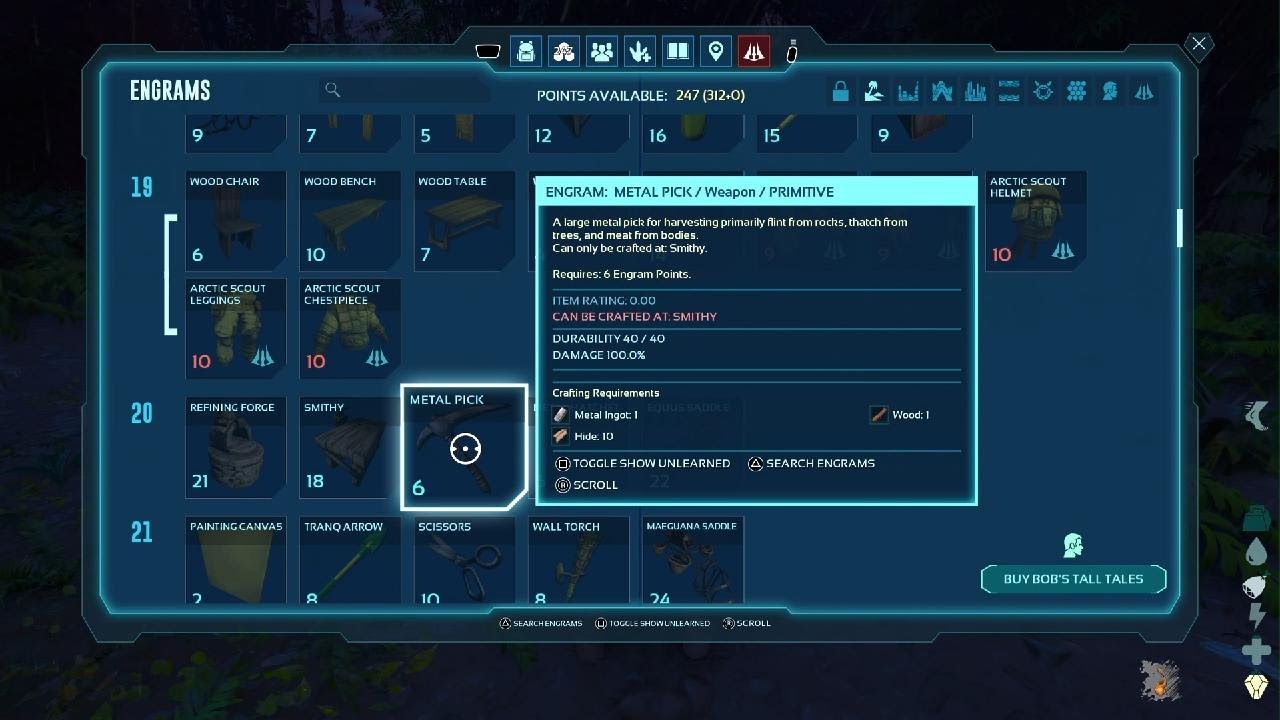Filter engrams by the palm island icon
1280x720 pixels.
pyautogui.click(x=873, y=92)
